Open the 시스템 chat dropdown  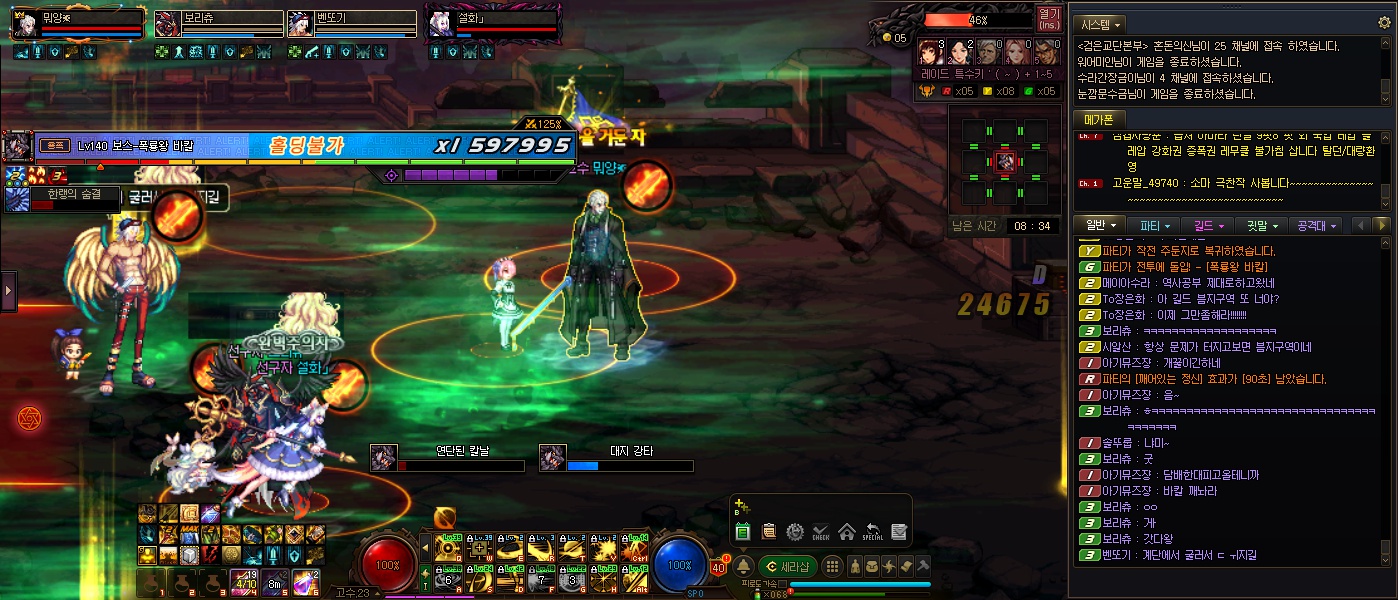[x=1102, y=23]
